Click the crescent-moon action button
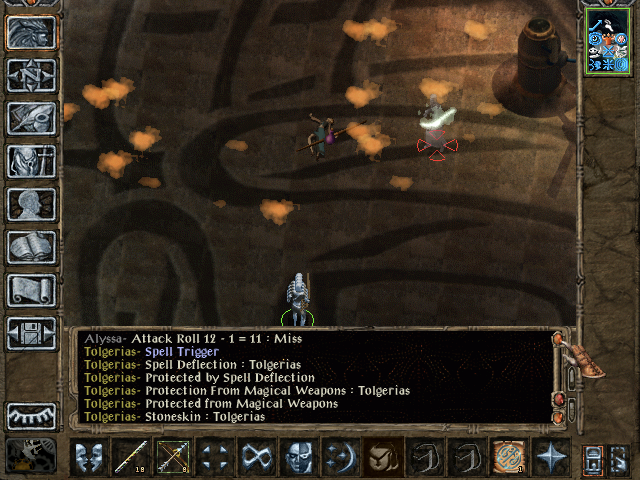This screenshot has height=480, width=640. (342, 458)
